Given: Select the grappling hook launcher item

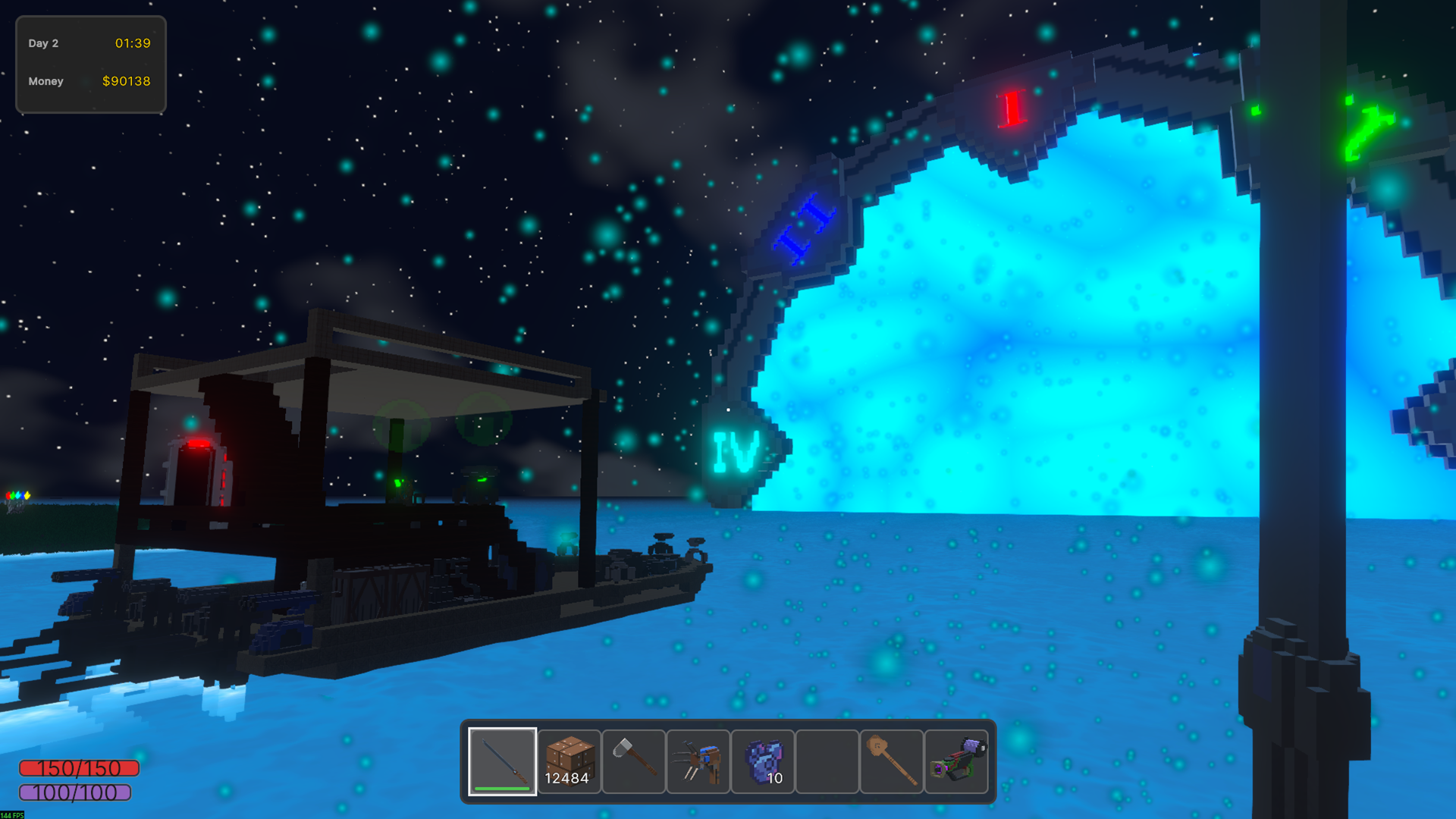Looking at the screenshot, I should click(698, 761).
